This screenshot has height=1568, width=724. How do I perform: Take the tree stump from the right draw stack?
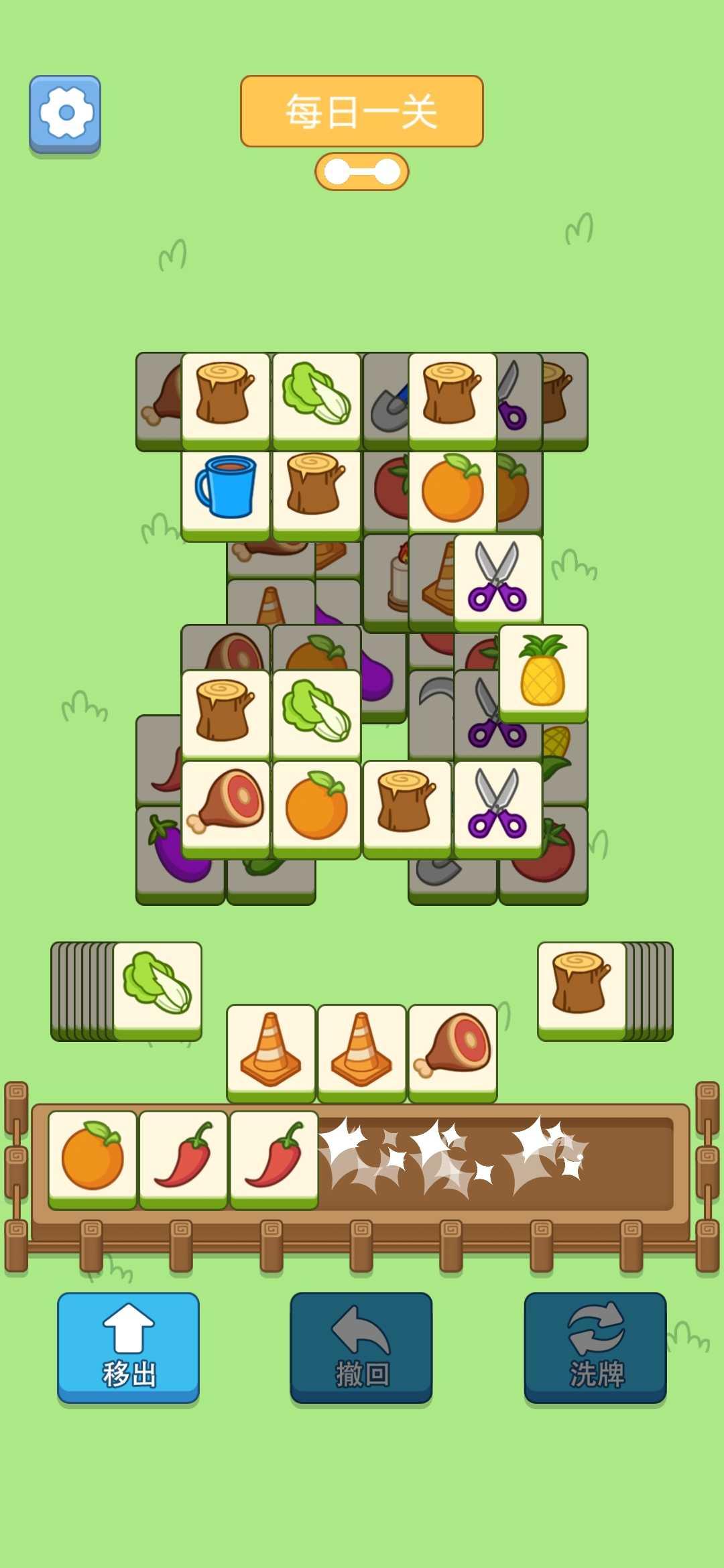point(581,988)
